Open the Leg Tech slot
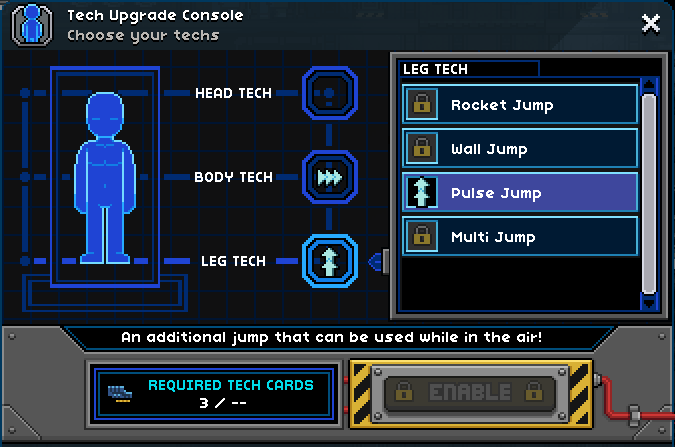 (x=329, y=261)
